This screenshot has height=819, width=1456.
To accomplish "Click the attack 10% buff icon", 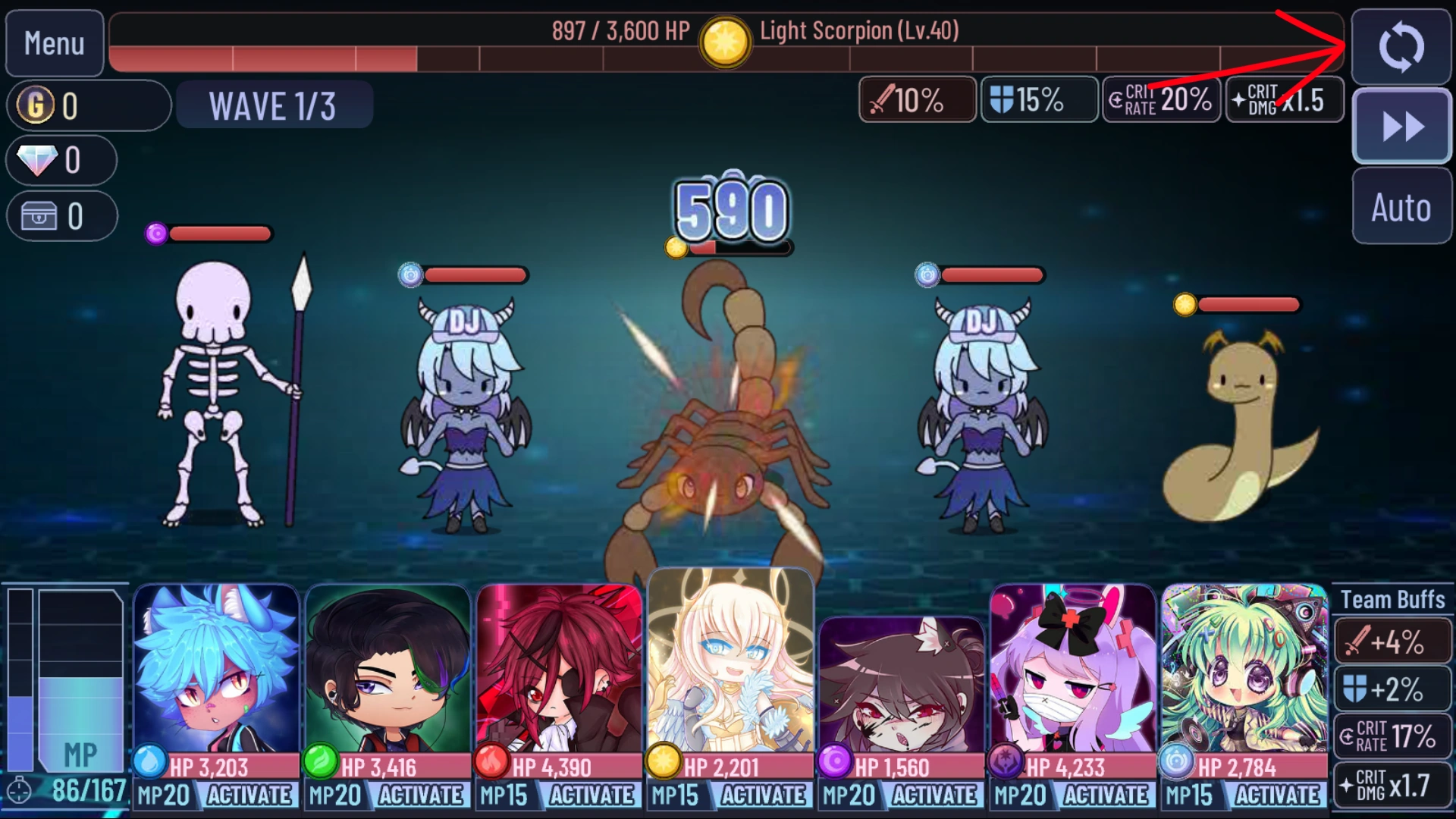I will (x=917, y=99).
